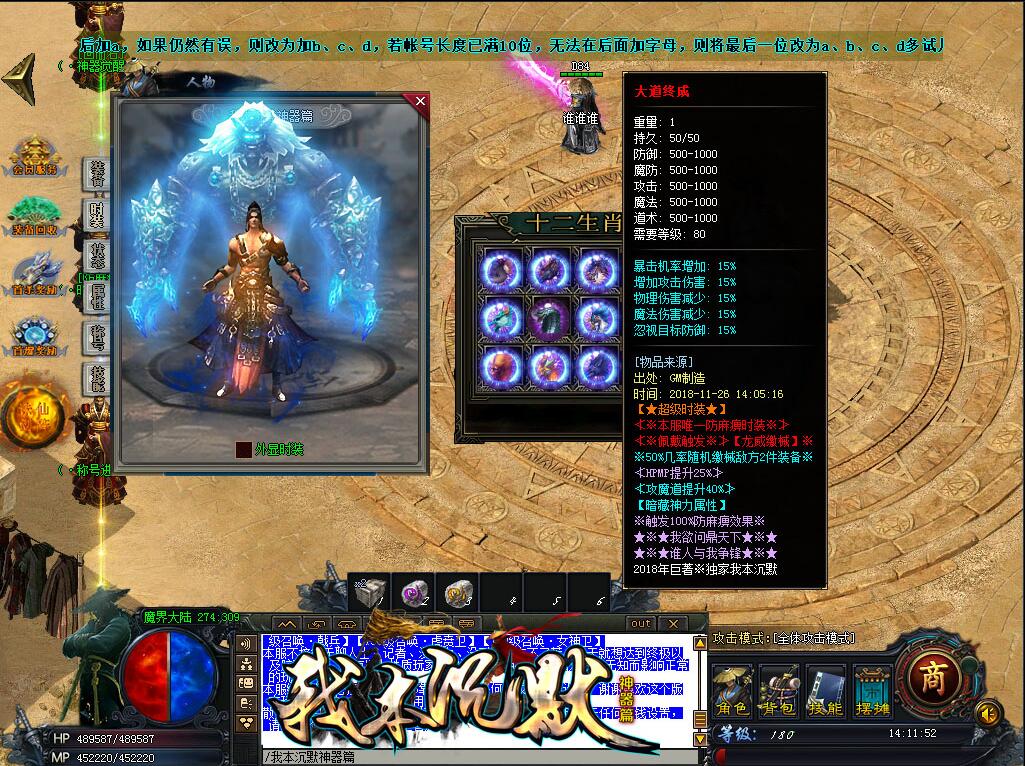Toggle the sound speaker icon
This screenshot has width=1025, height=766.
(988, 712)
